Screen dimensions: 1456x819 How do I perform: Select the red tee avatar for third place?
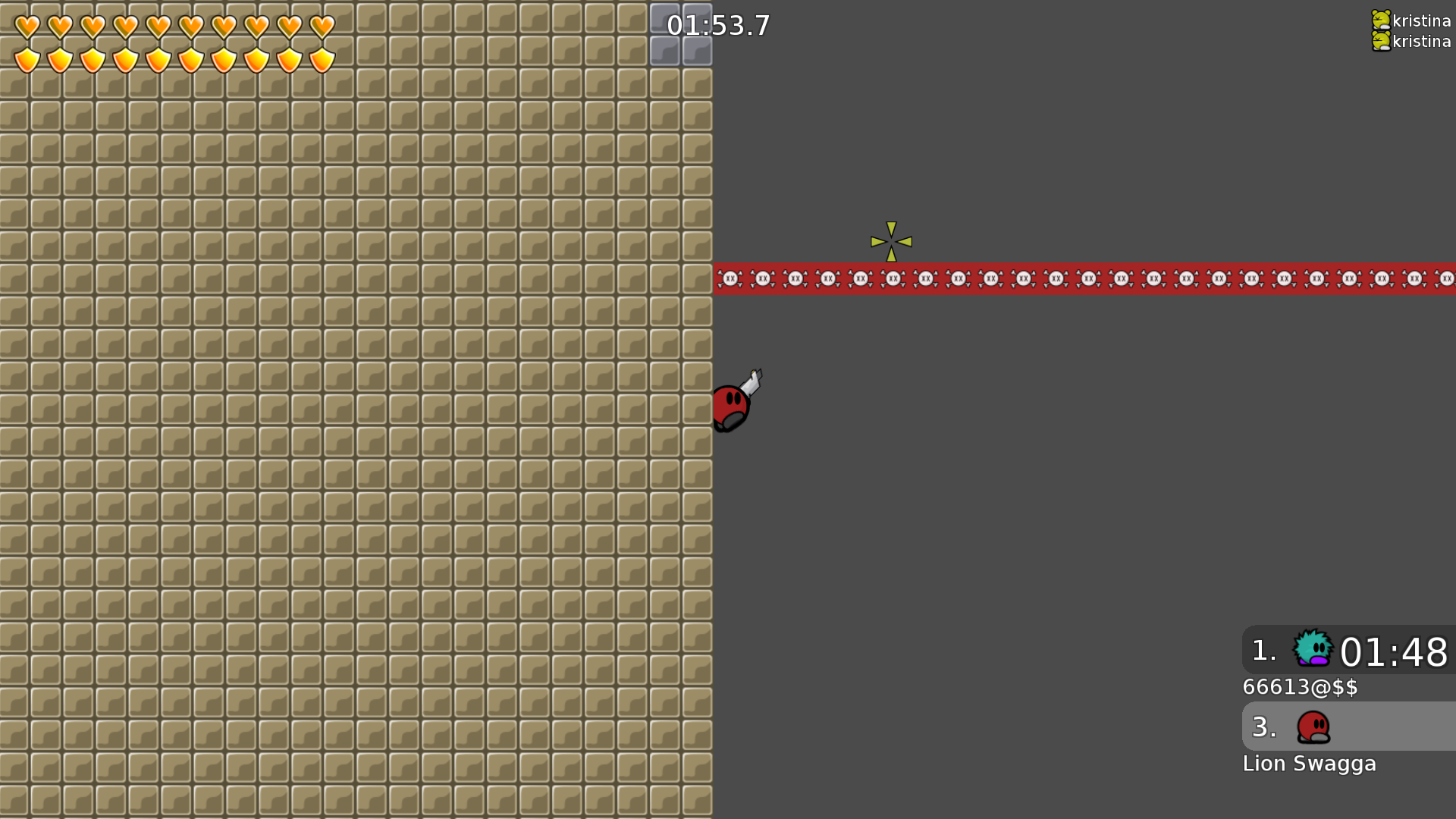click(x=1314, y=727)
